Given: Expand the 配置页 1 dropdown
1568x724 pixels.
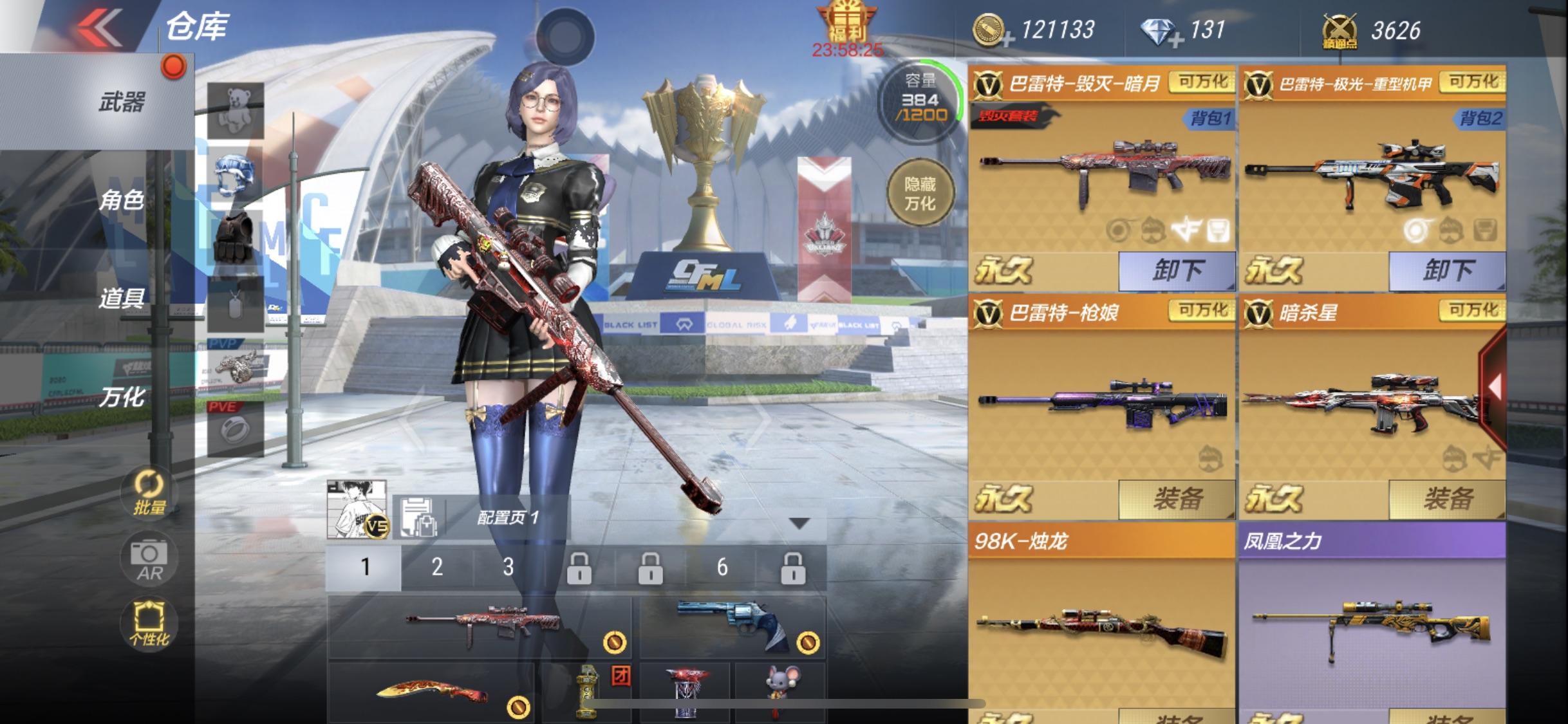Looking at the screenshot, I should [799, 523].
